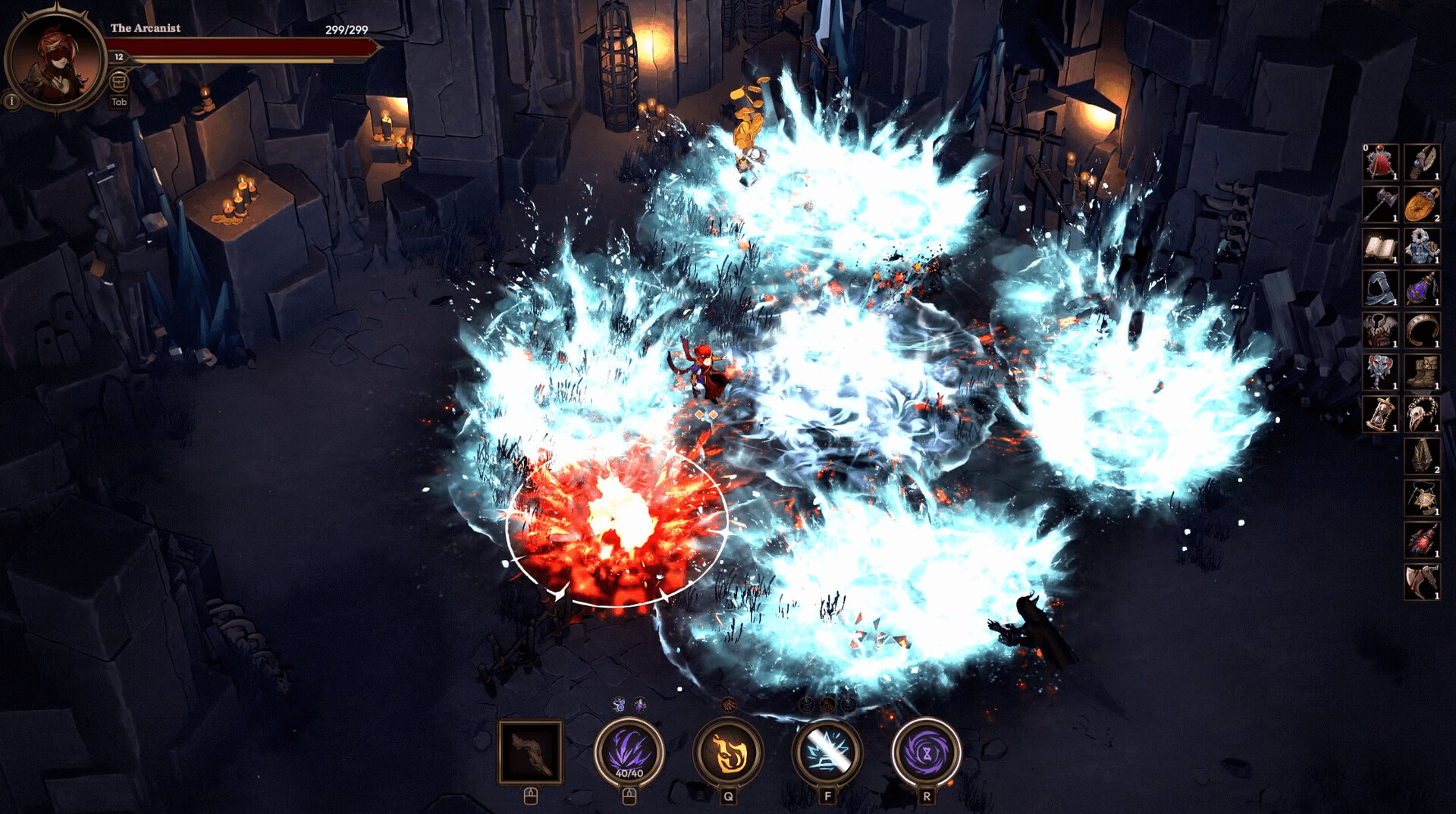Screen dimensions: 1456x814
Task: Click the bronze circlet band item
Action: pos(1421,331)
